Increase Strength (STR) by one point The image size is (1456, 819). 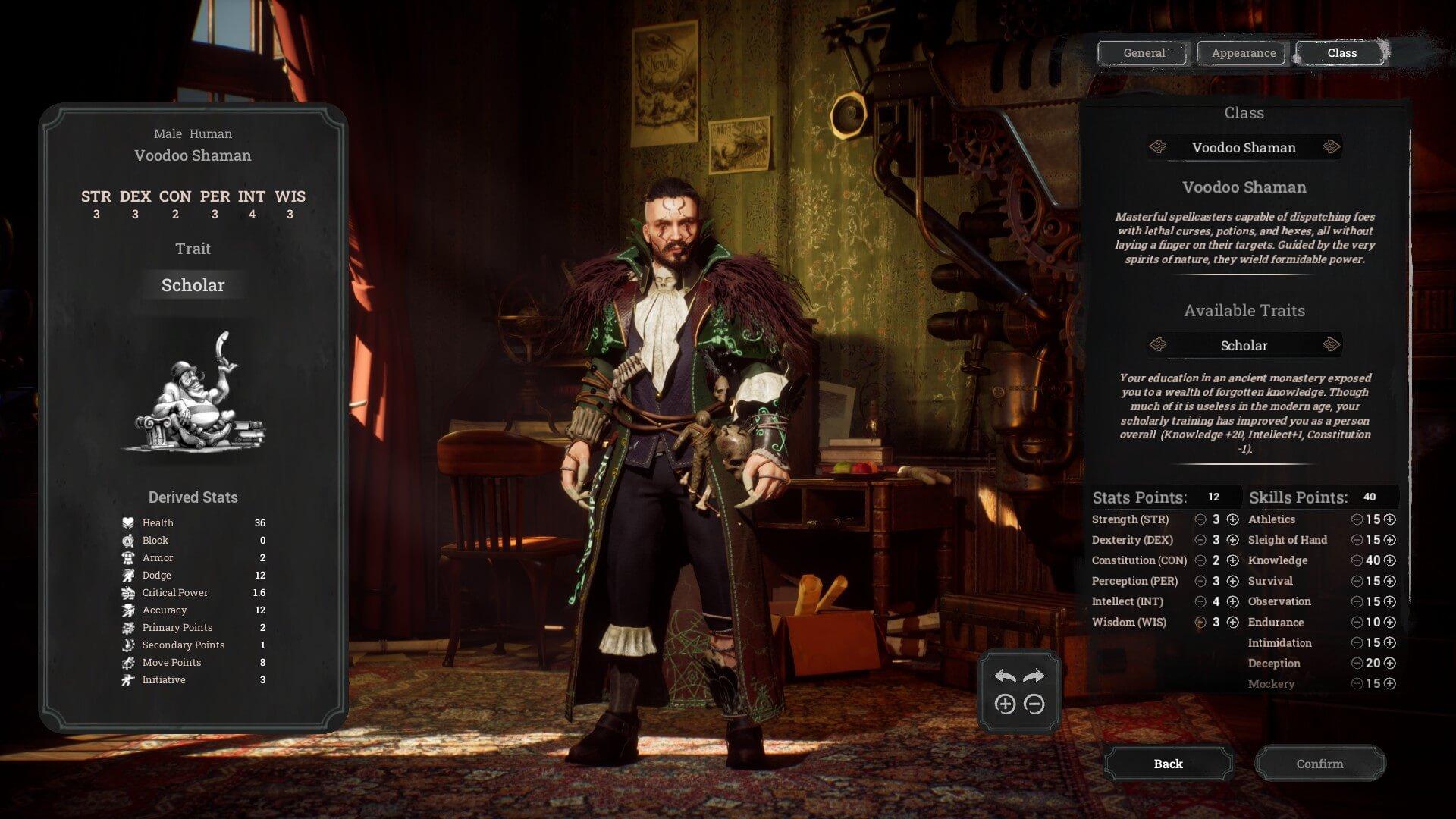pyautogui.click(x=1233, y=519)
